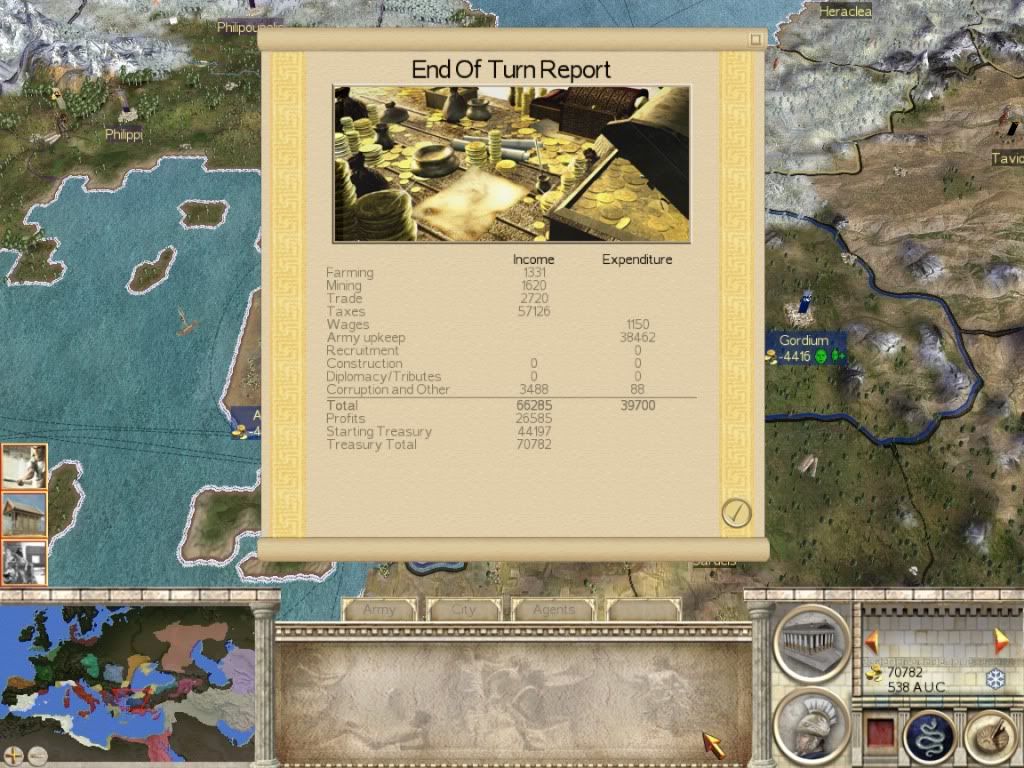Click the right orange arrow
The width and height of the screenshot is (1024, 768).
tap(1000, 641)
